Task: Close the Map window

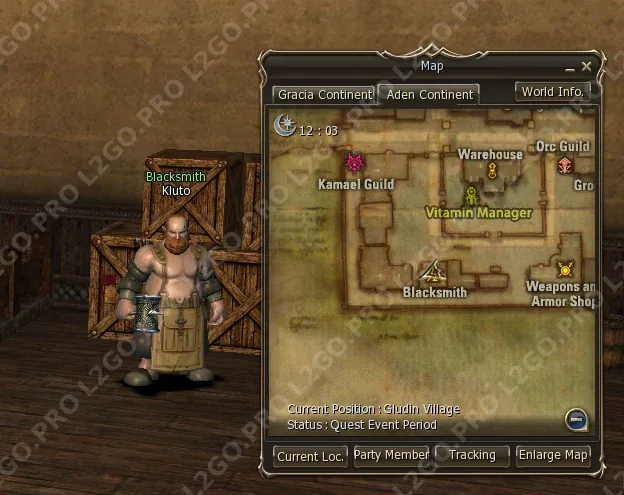Action: point(587,67)
